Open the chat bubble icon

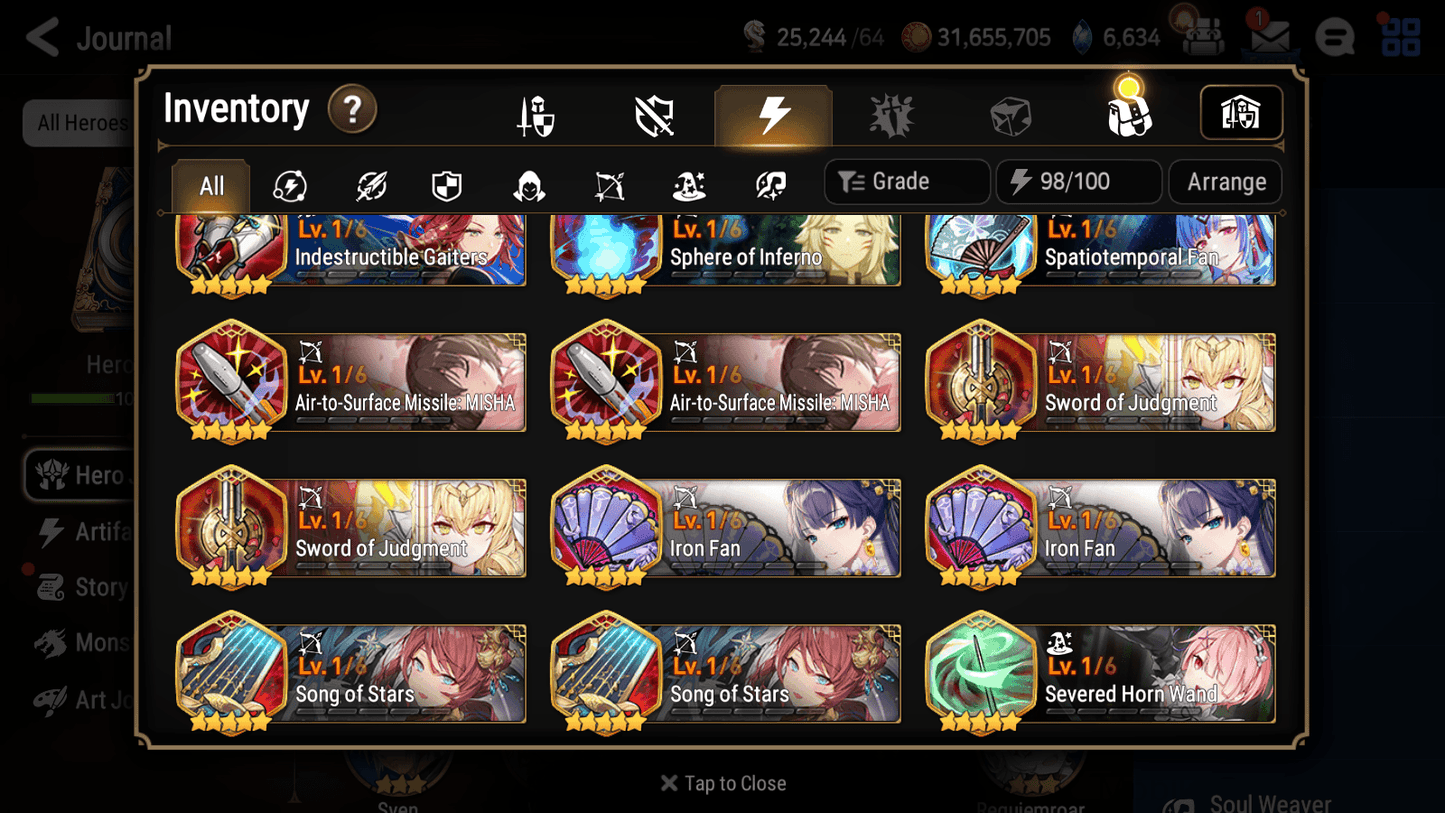(x=1335, y=37)
